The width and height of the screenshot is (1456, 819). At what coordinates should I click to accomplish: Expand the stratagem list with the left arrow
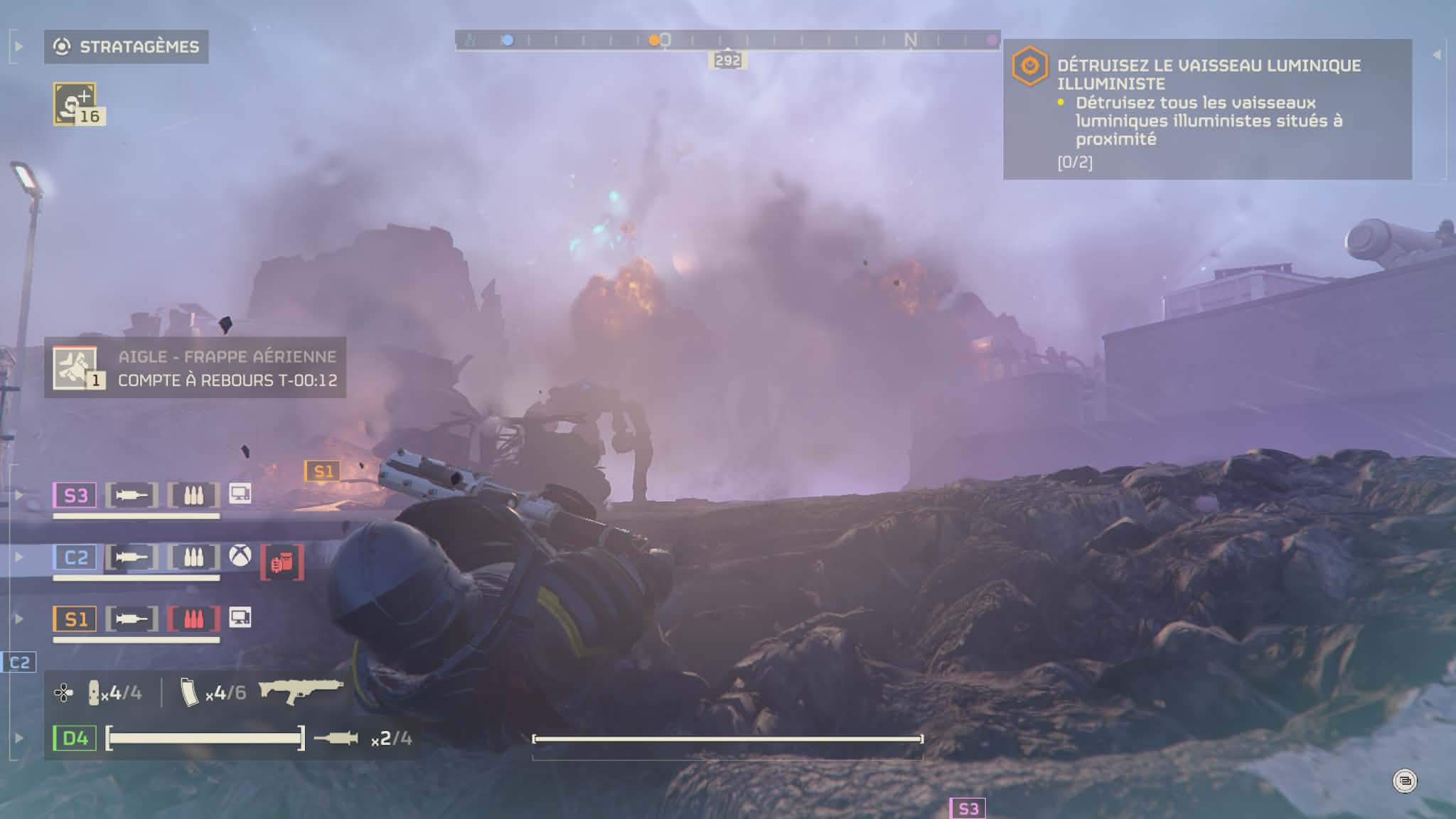[19, 47]
